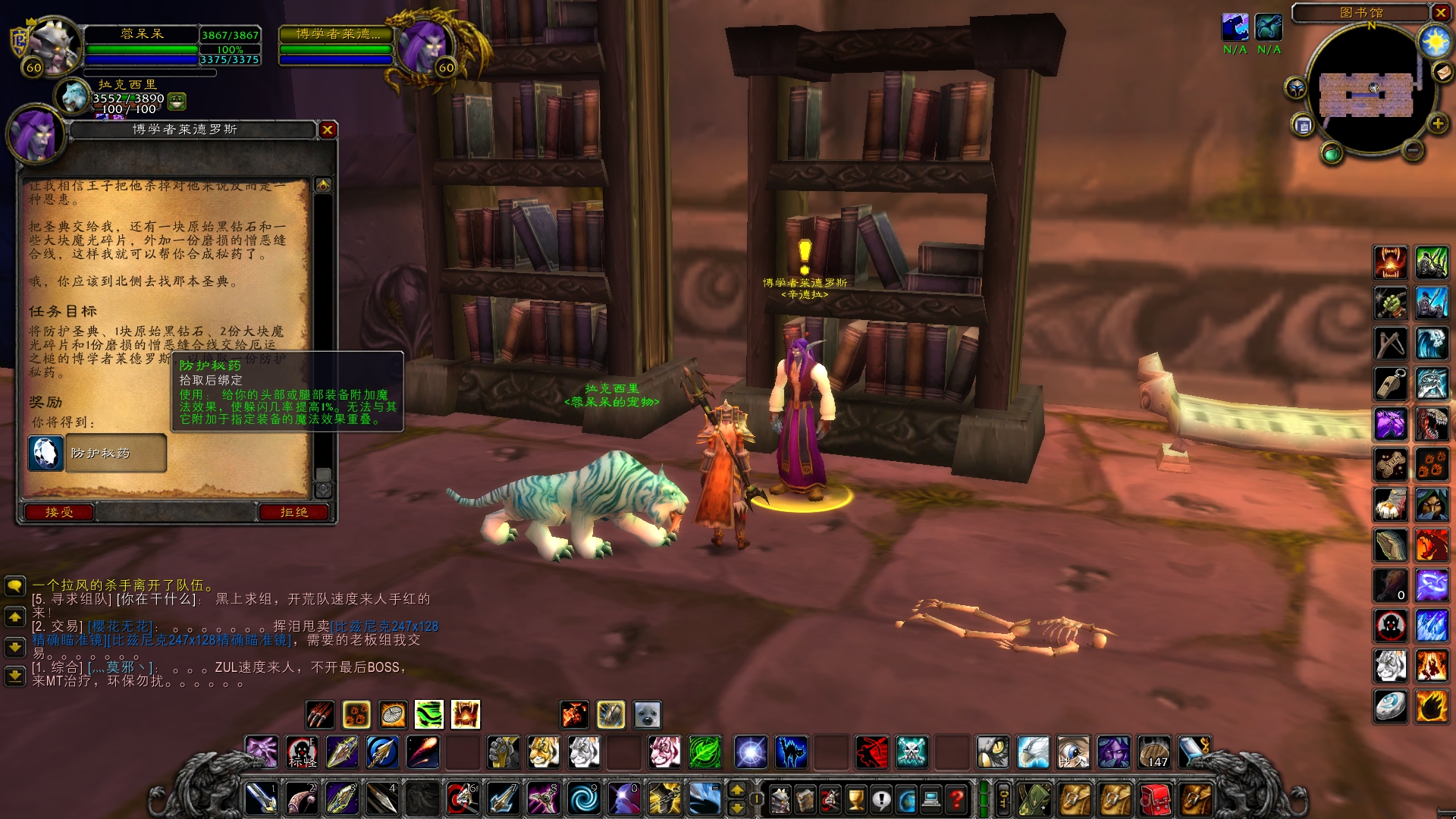Hide the minimap with its X button
The width and height of the screenshot is (1456, 819).
[x=1440, y=12]
